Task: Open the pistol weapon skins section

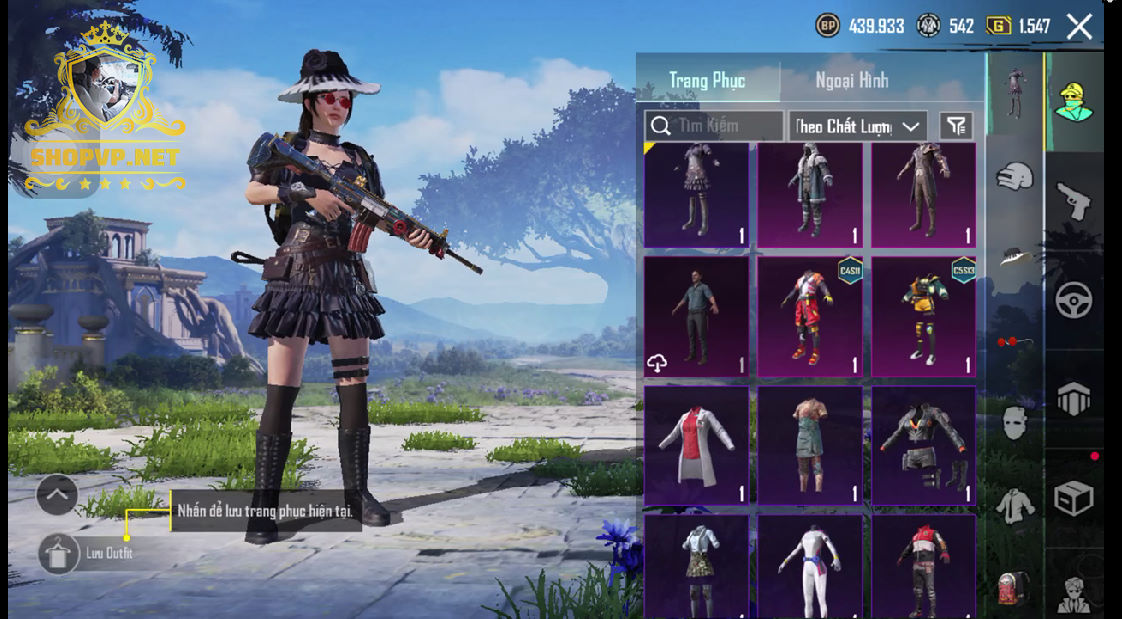Action: coord(1073,201)
